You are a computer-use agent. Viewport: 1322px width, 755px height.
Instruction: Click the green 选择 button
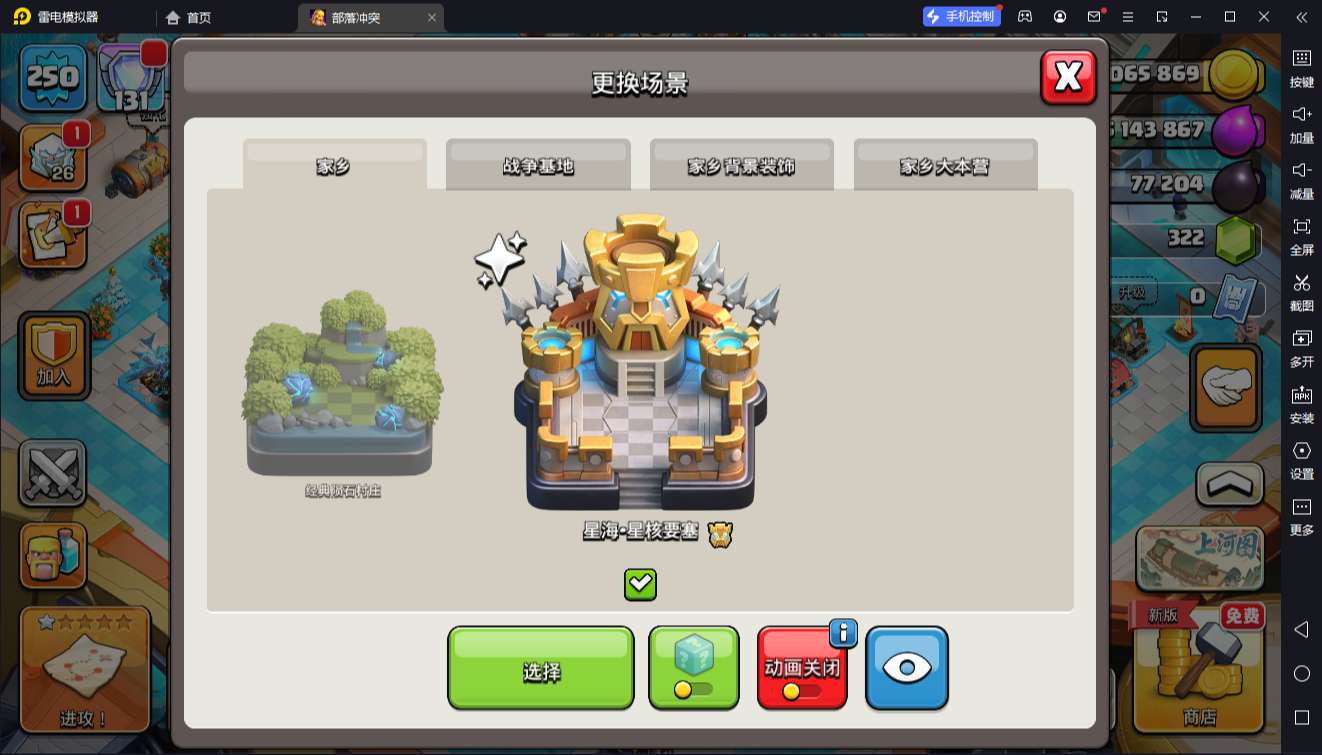540,668
